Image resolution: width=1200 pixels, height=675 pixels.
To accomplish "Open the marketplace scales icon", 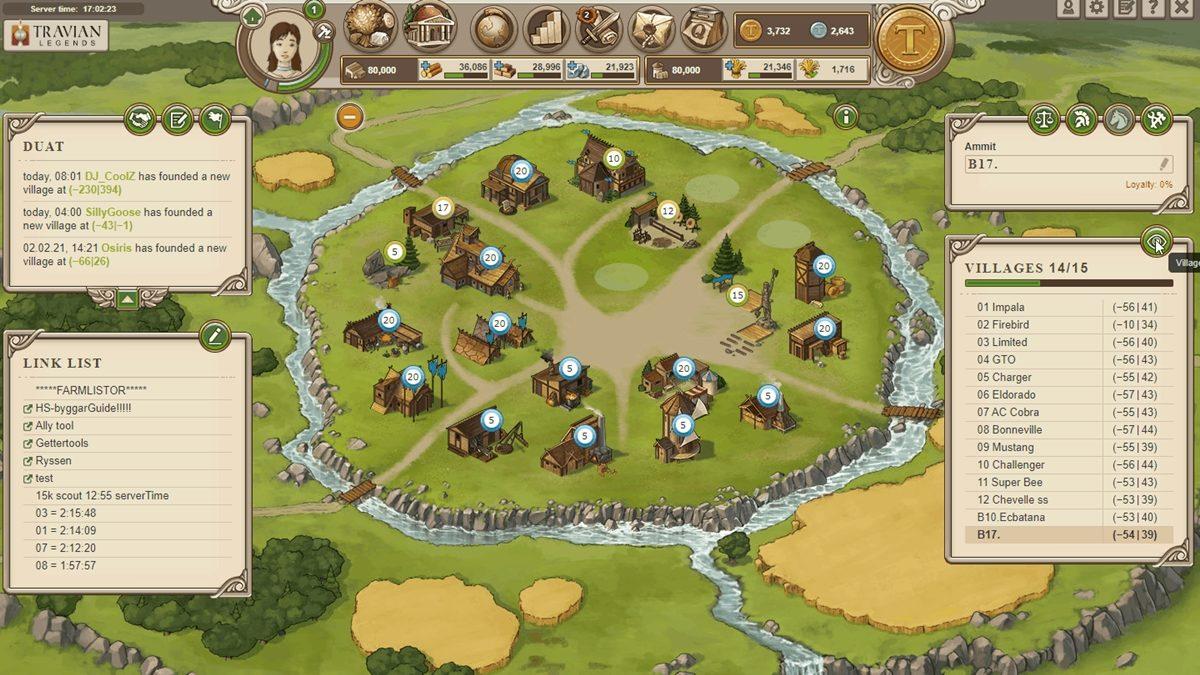I will 1044,120.
